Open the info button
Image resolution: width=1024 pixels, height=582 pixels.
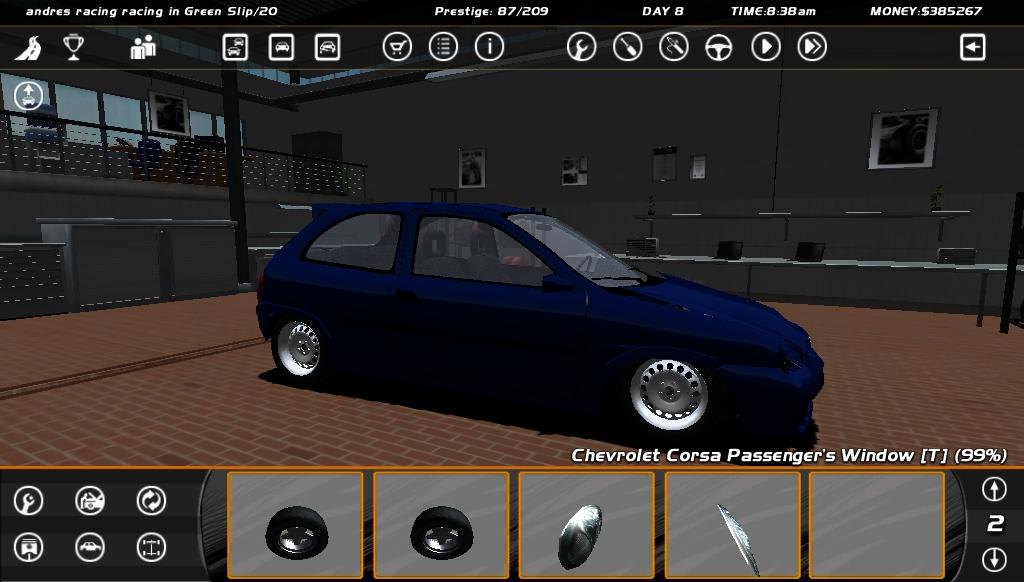point(489,47)
